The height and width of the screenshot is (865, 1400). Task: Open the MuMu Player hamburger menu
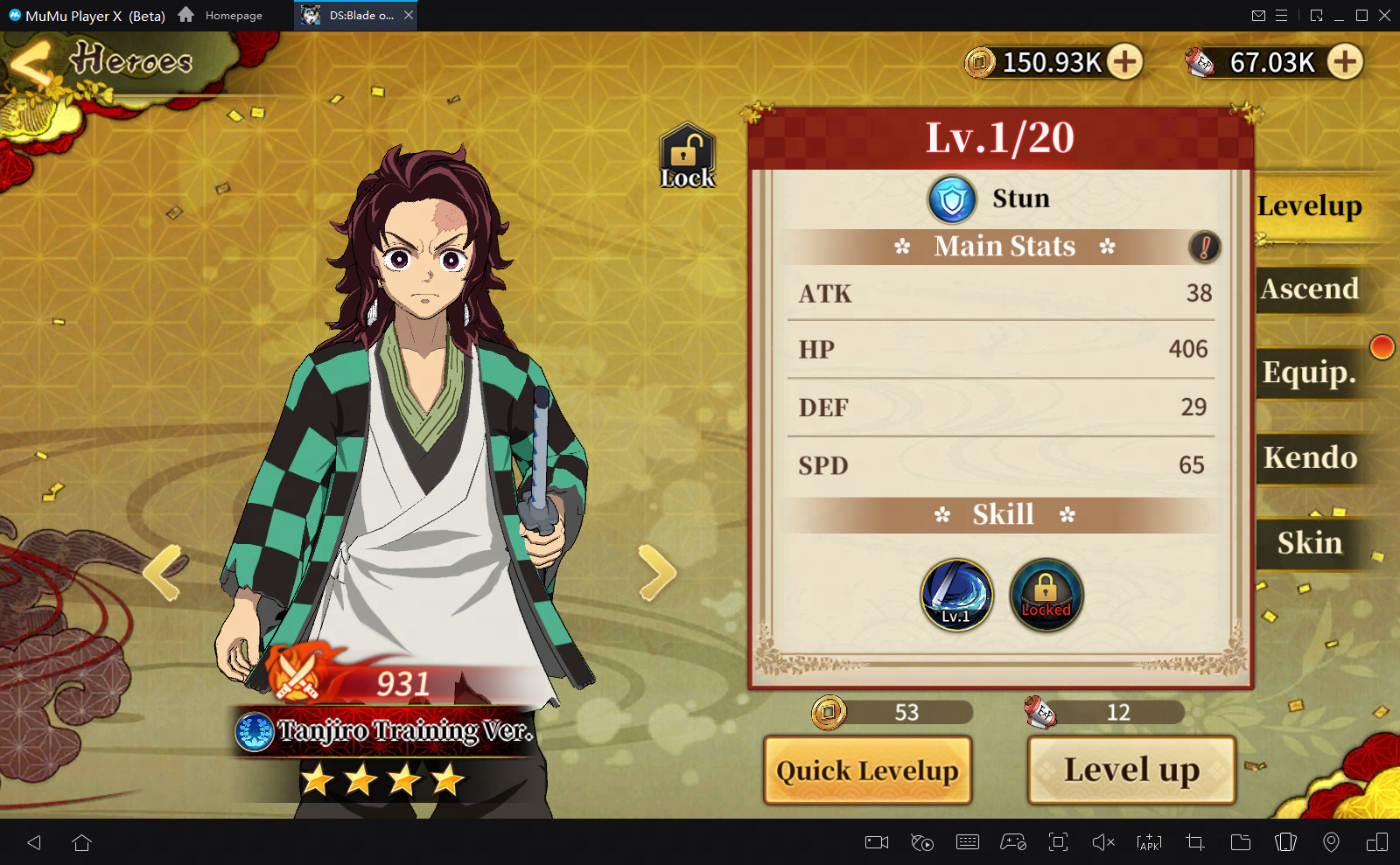tap(1283, 15)
